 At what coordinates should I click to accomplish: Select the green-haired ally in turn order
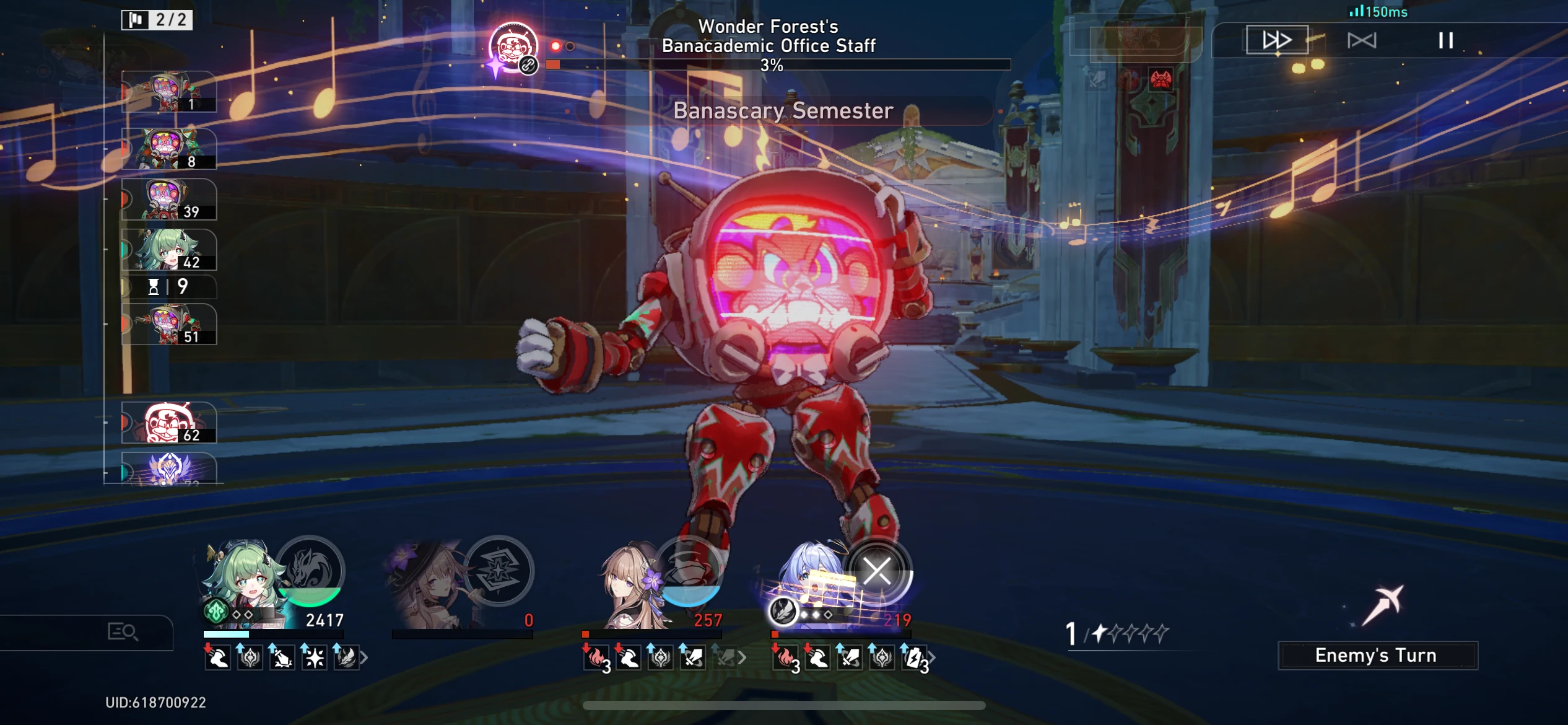coord(169,250)
